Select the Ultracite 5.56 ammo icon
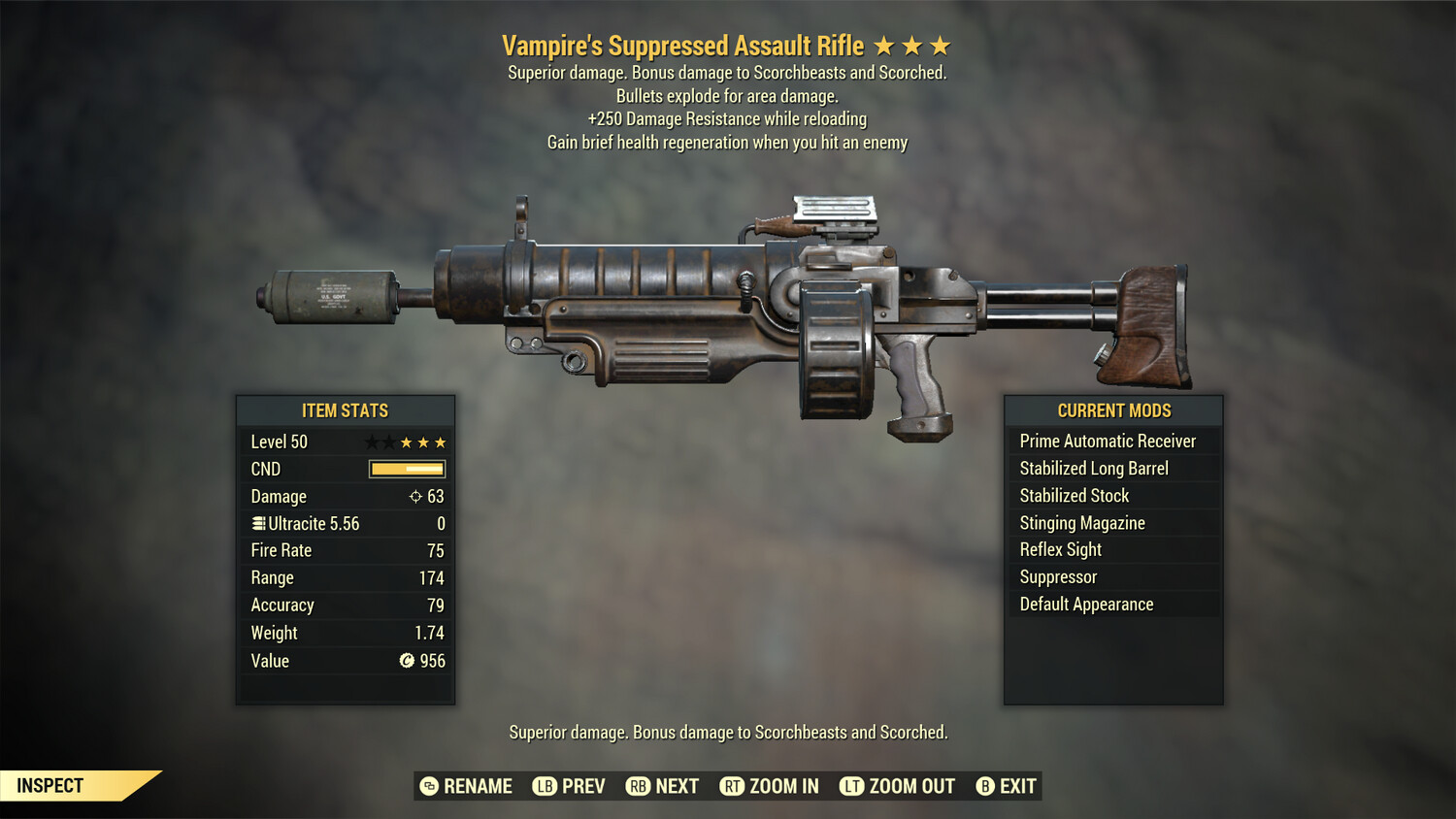Screen dimensions: 1456x819 [x=257, y=523]
